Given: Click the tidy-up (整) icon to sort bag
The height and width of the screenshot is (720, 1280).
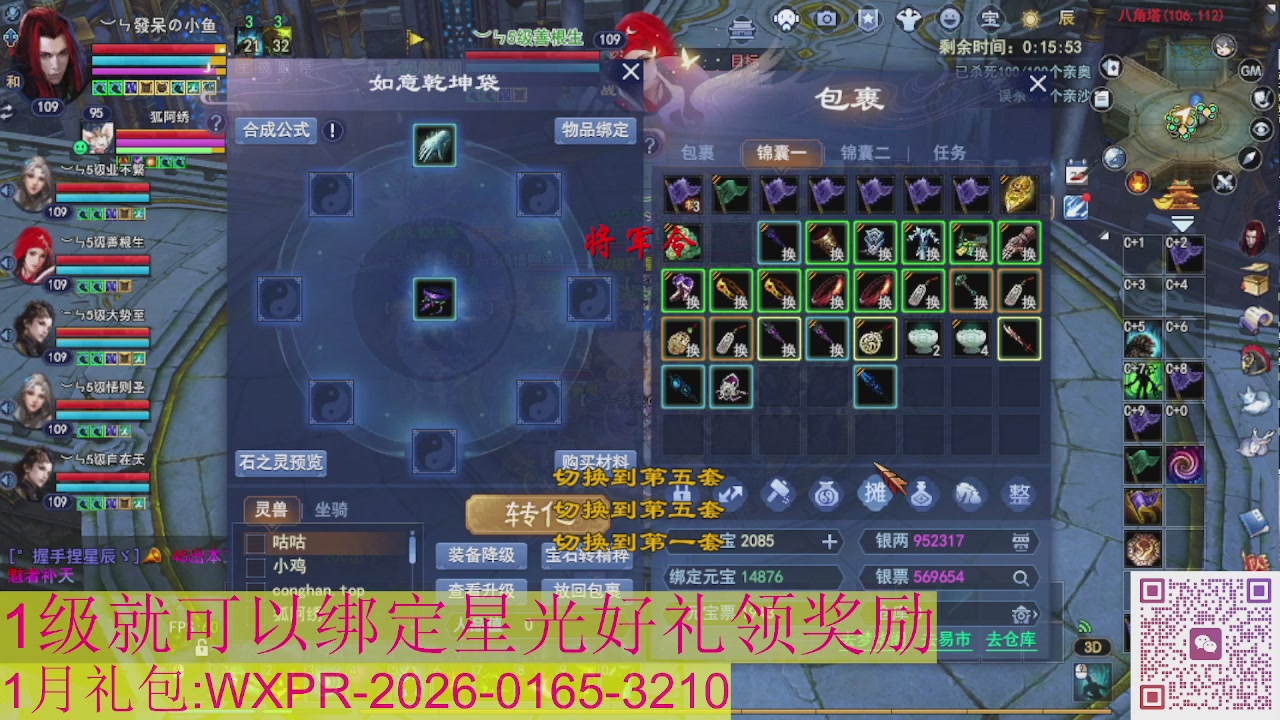Looking at the screenshot, I should coord(1018,495).
